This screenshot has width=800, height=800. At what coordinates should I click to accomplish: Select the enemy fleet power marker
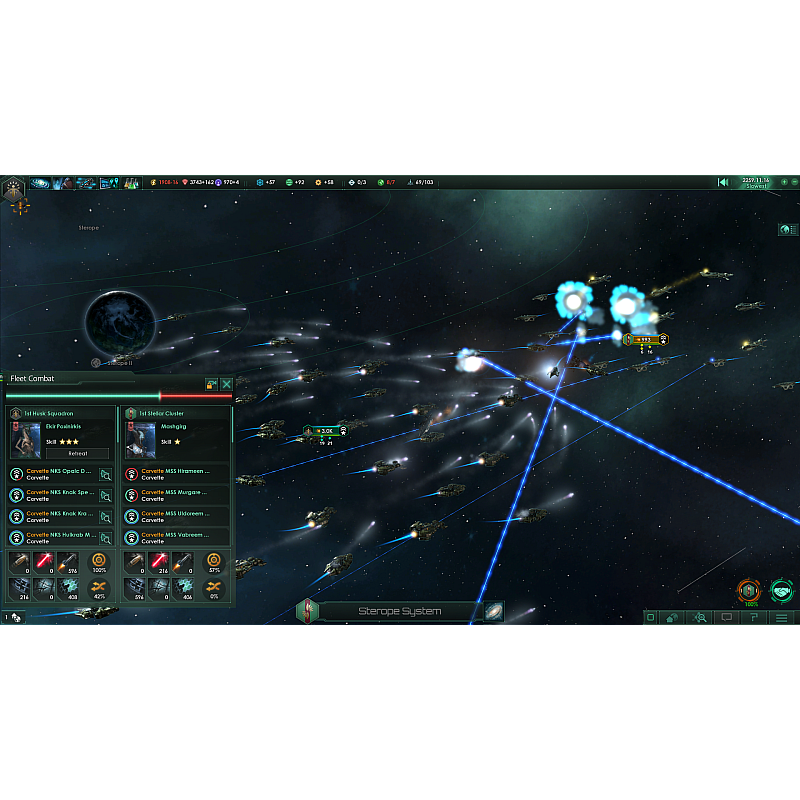click(x=645, y=339)
